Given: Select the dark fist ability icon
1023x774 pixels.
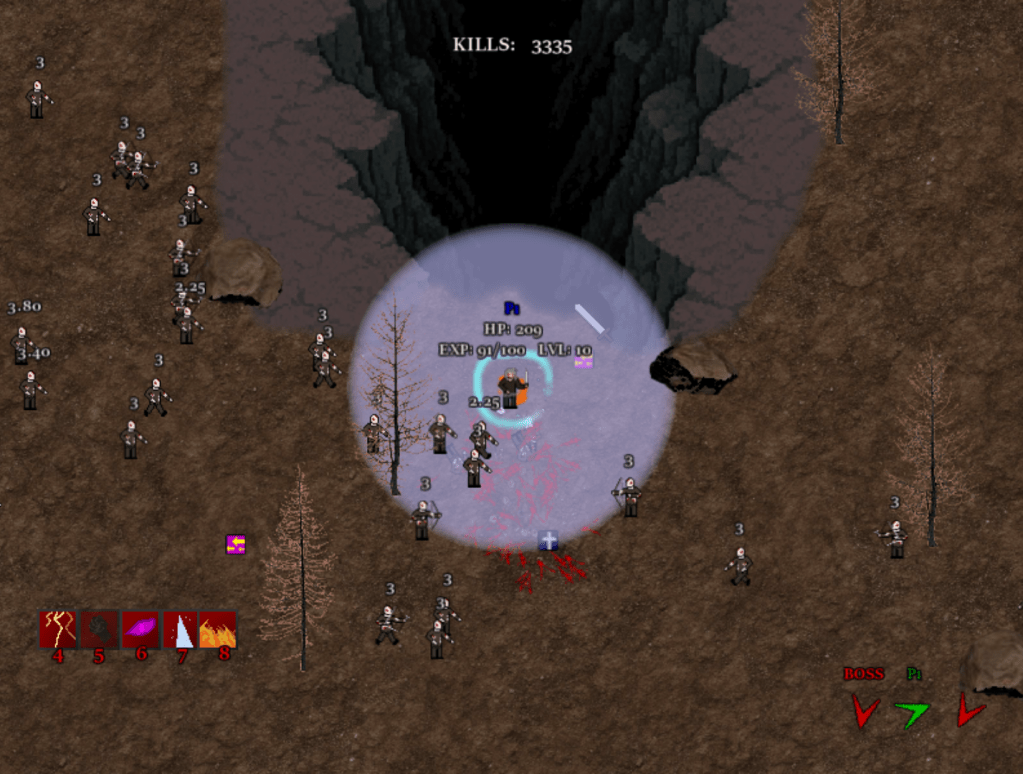Looking at the screenshot, I should [99, 629].
